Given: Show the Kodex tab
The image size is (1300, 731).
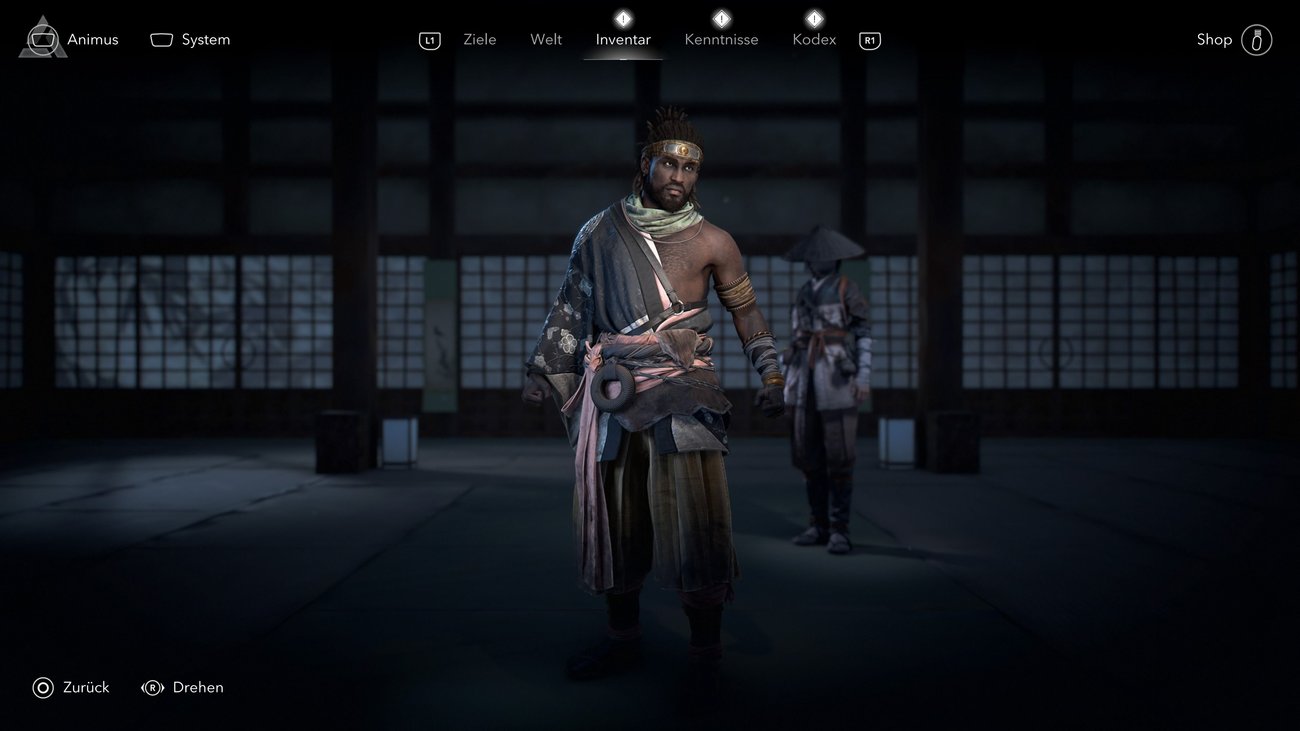Looking at the screenshot, I should click(x=814, y=40).
